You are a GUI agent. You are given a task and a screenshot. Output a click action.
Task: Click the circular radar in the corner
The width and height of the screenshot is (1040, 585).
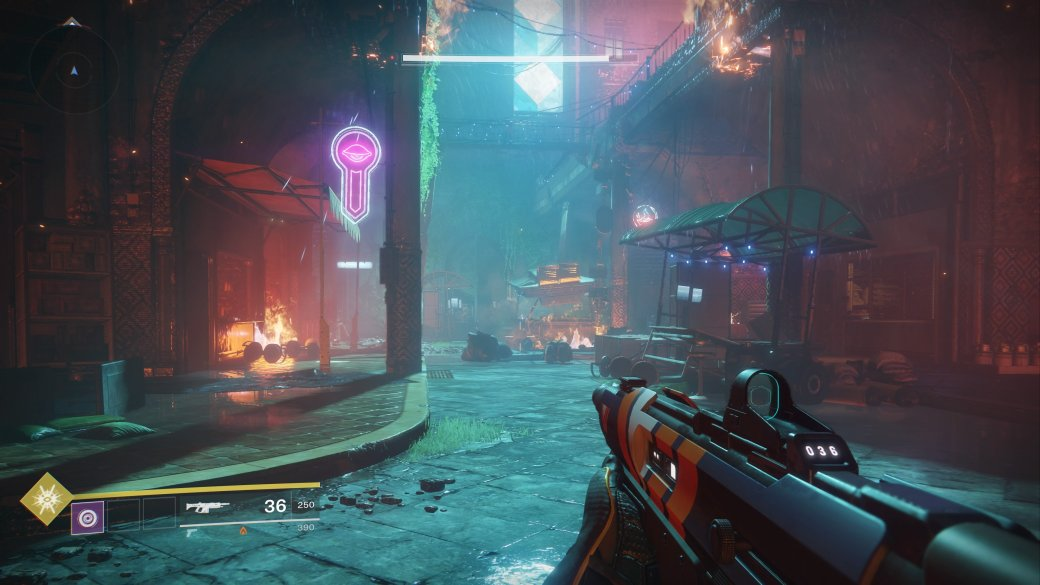[x=72, y=69]
